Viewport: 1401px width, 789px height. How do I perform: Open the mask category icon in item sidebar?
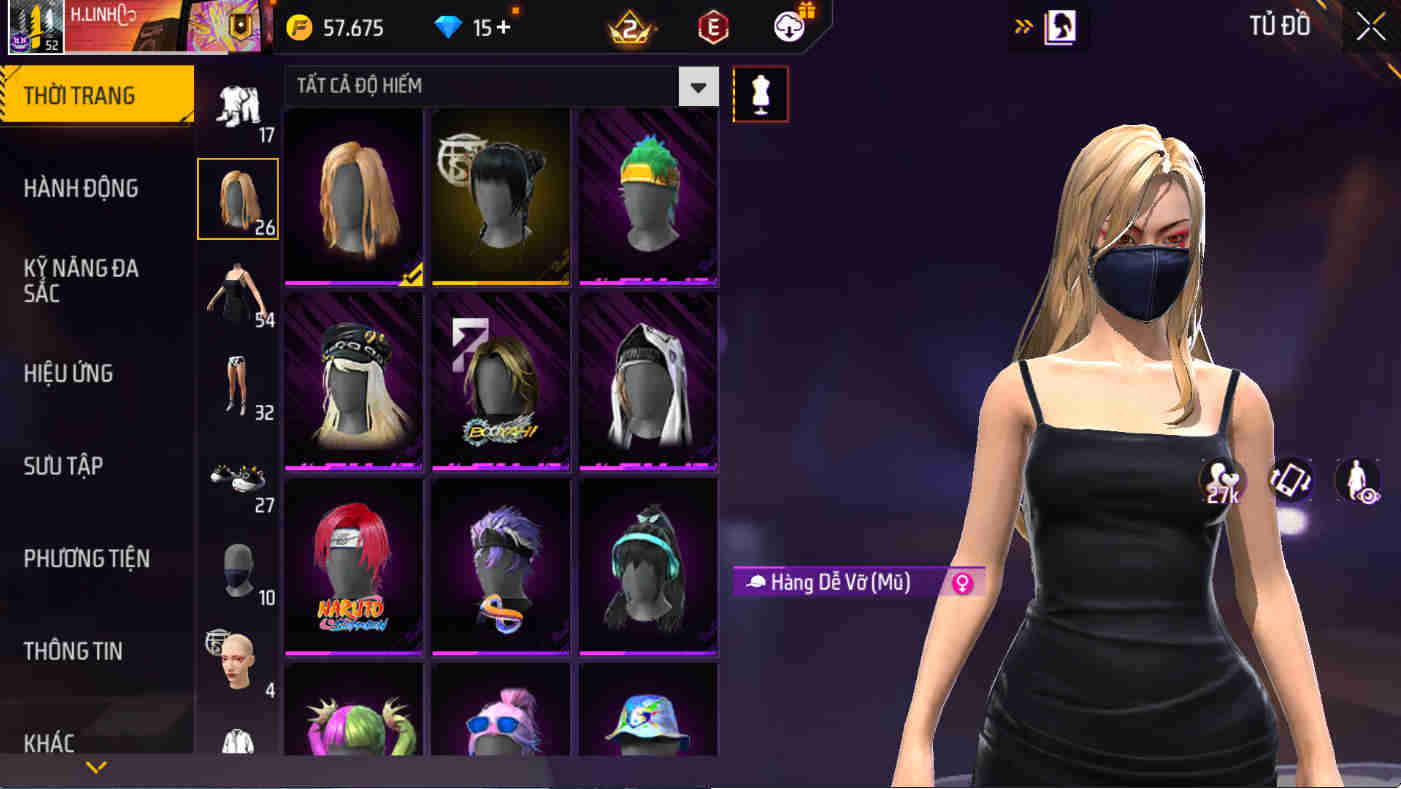point(238,574)
